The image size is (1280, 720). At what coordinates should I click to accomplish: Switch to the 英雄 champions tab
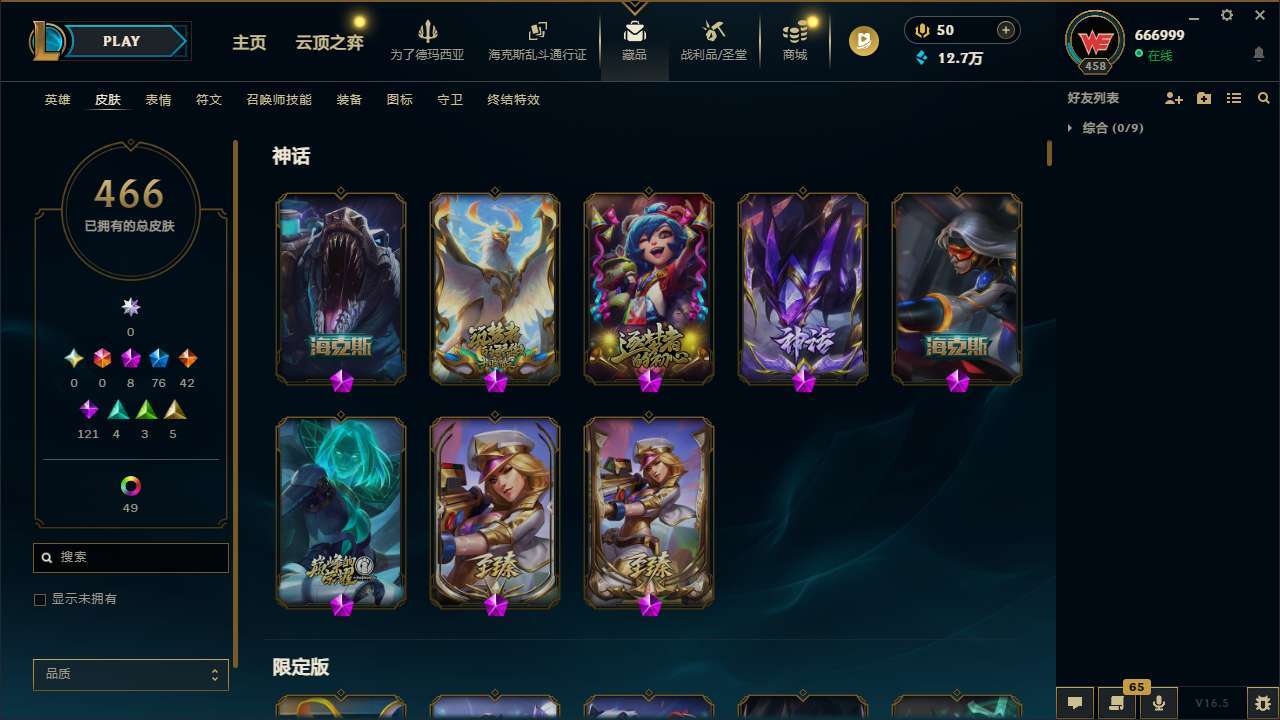(x=57, y=99)
